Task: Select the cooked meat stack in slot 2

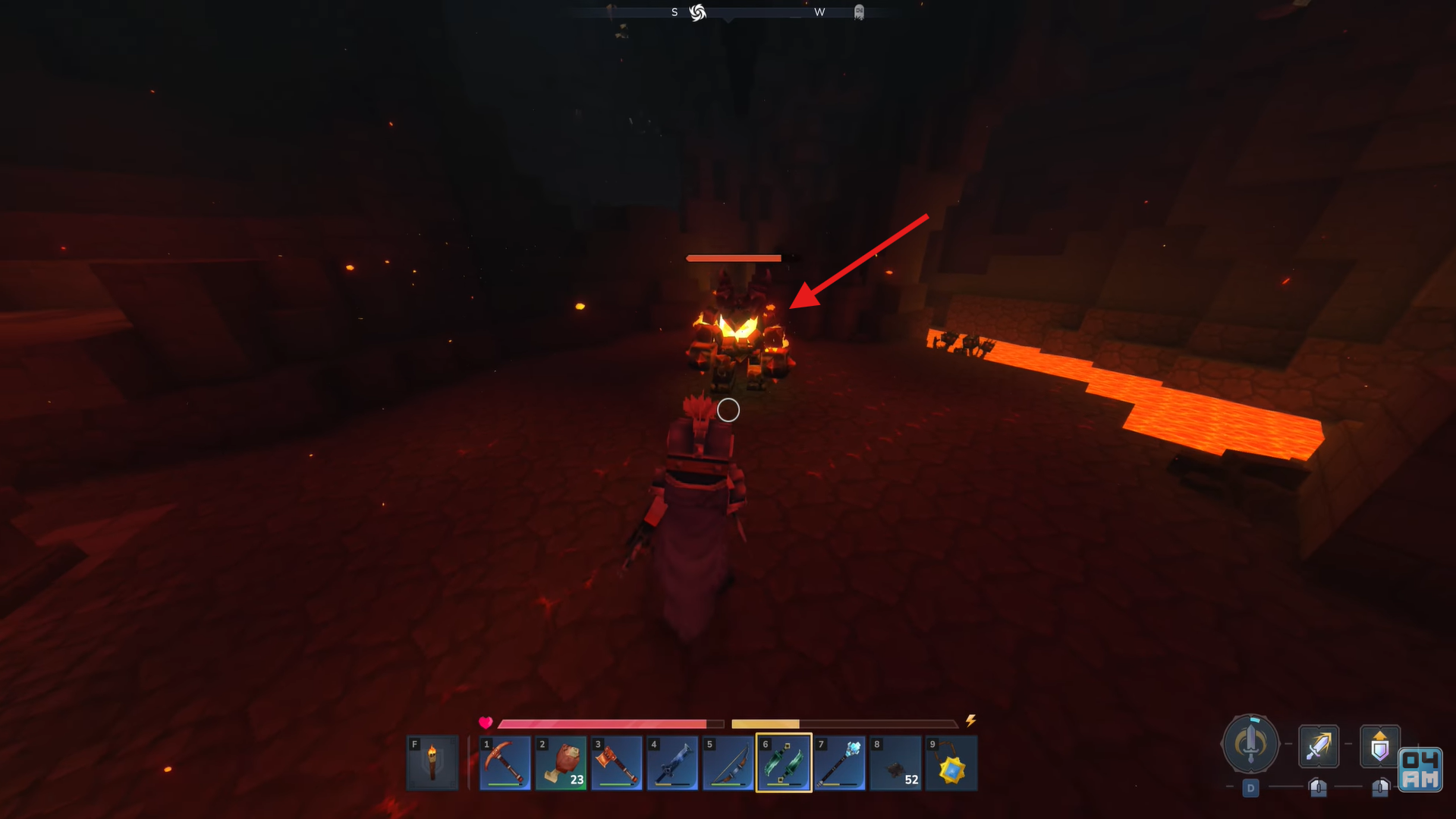Action: click(x=561, y=762)
